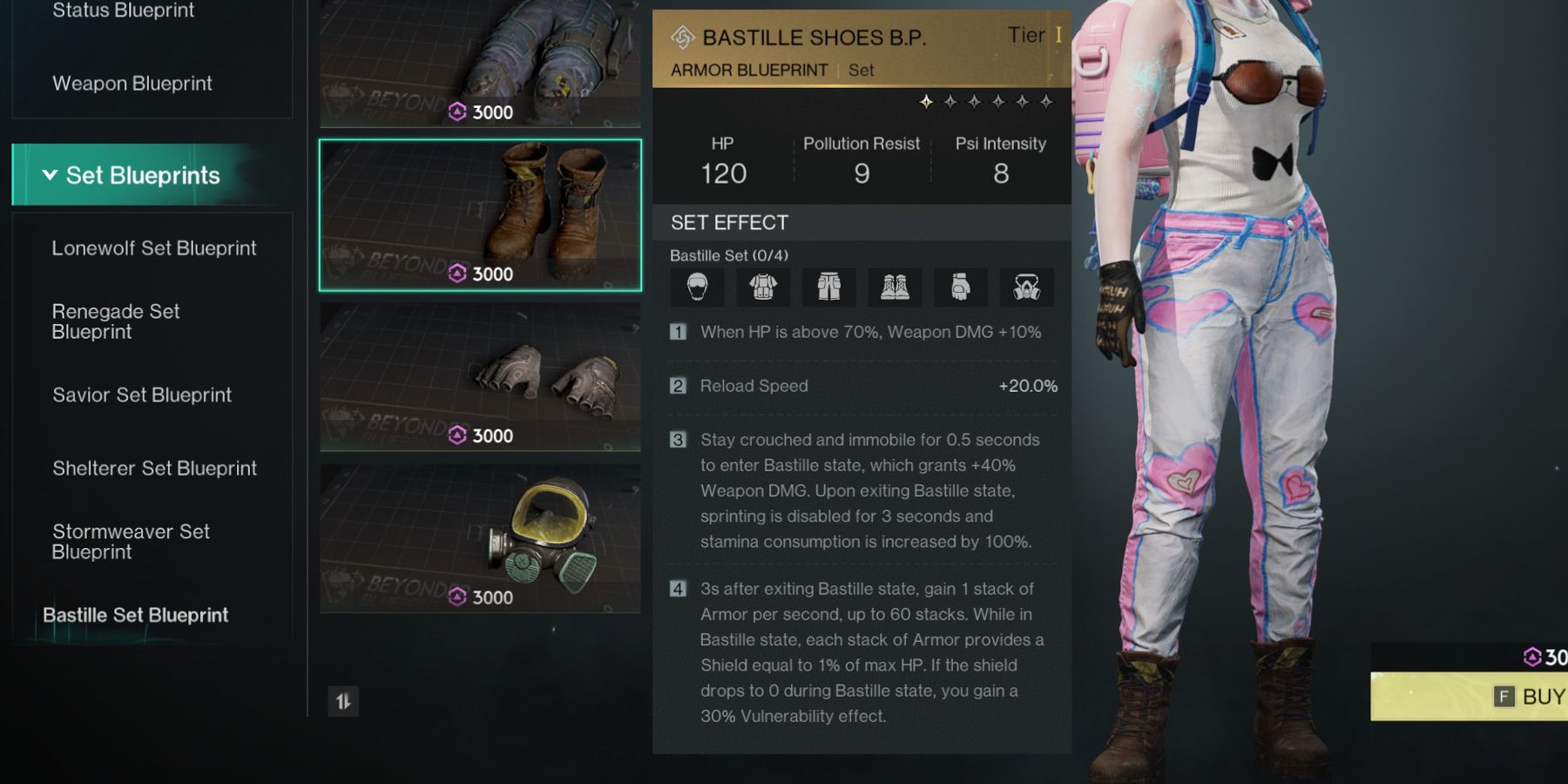Screen dimensions: 1568x784
Task: Select the Bastille shoes blueprint thumbnail
Action: coord(480,215)
